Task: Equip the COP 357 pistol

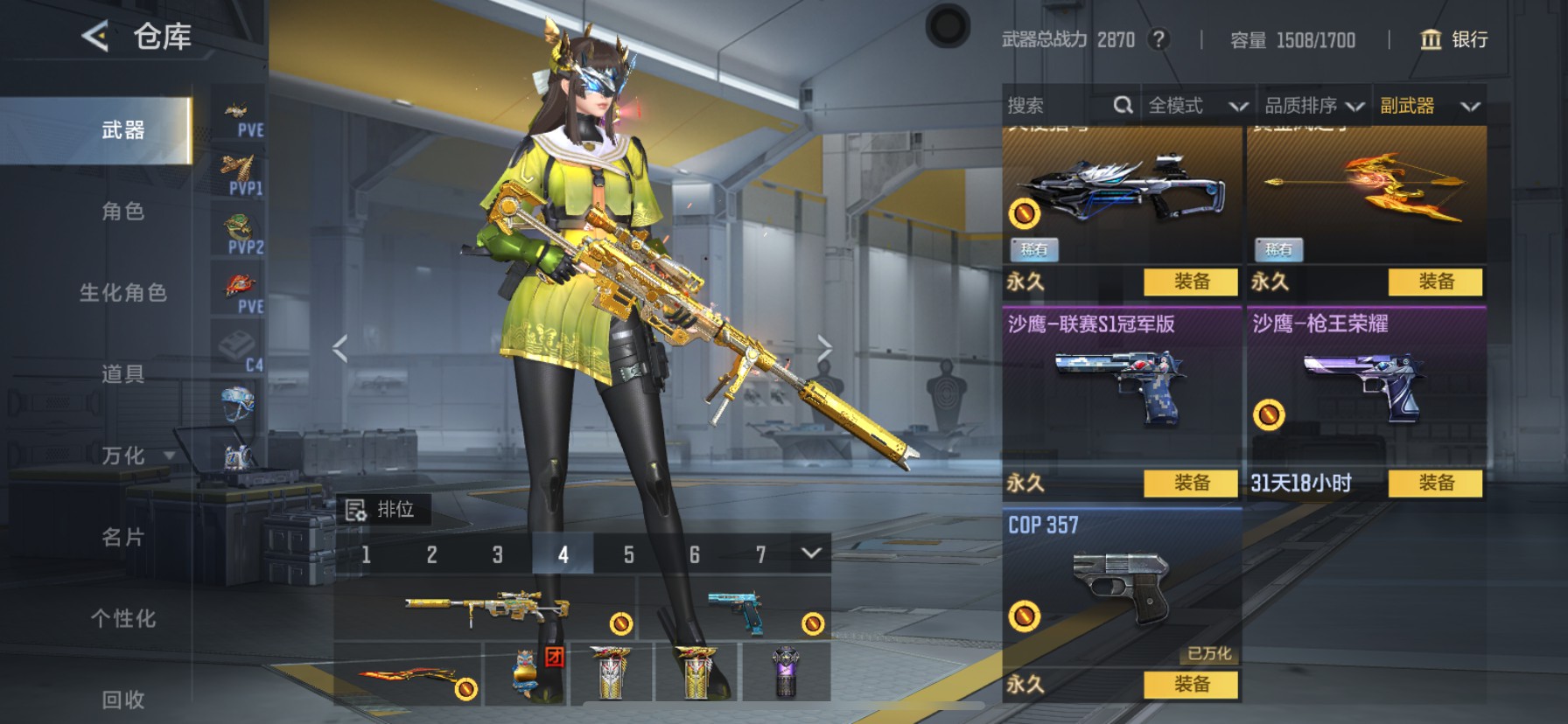Action: 1191,684
